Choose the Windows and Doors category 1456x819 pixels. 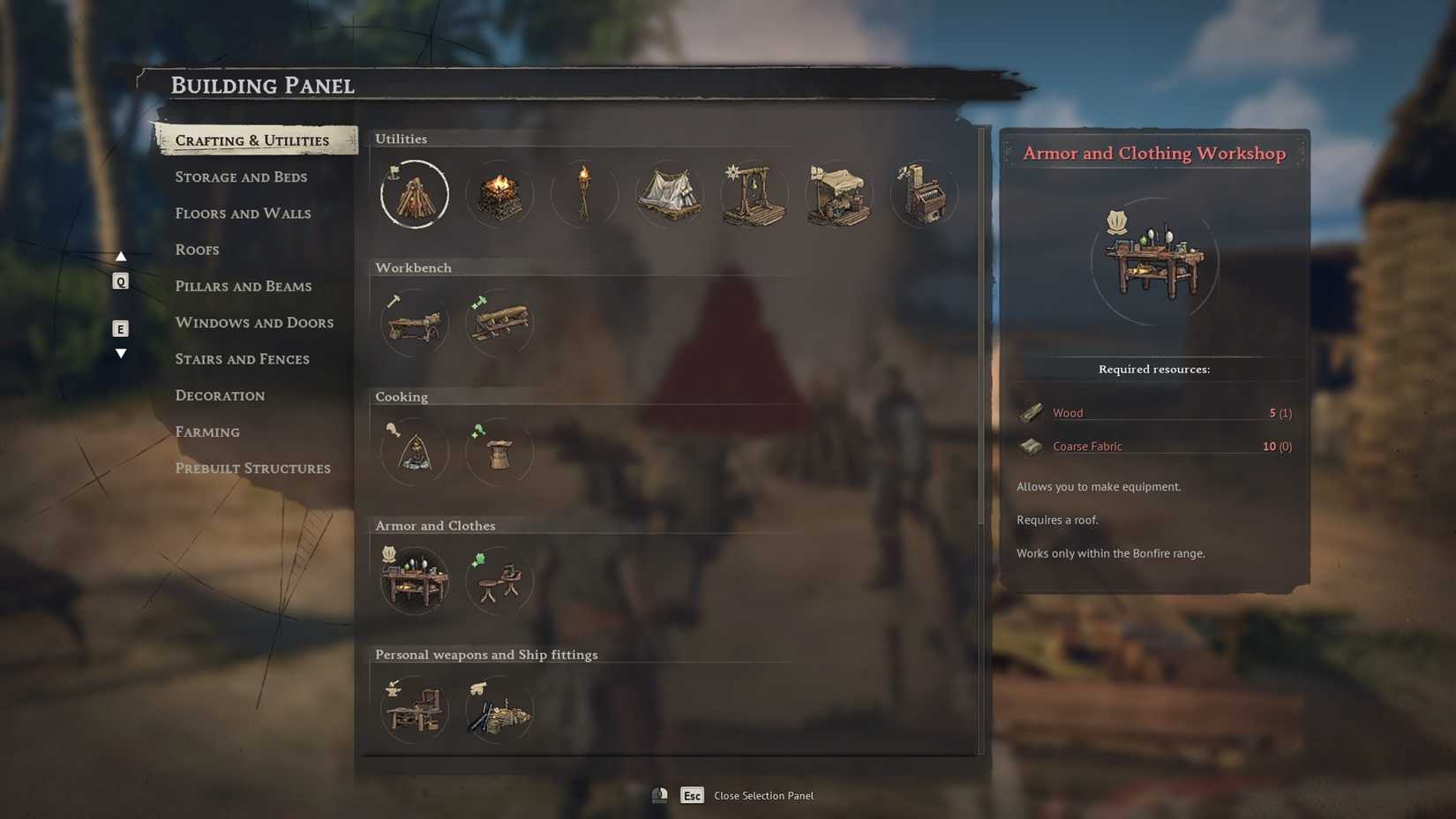[x=254, y=323]
